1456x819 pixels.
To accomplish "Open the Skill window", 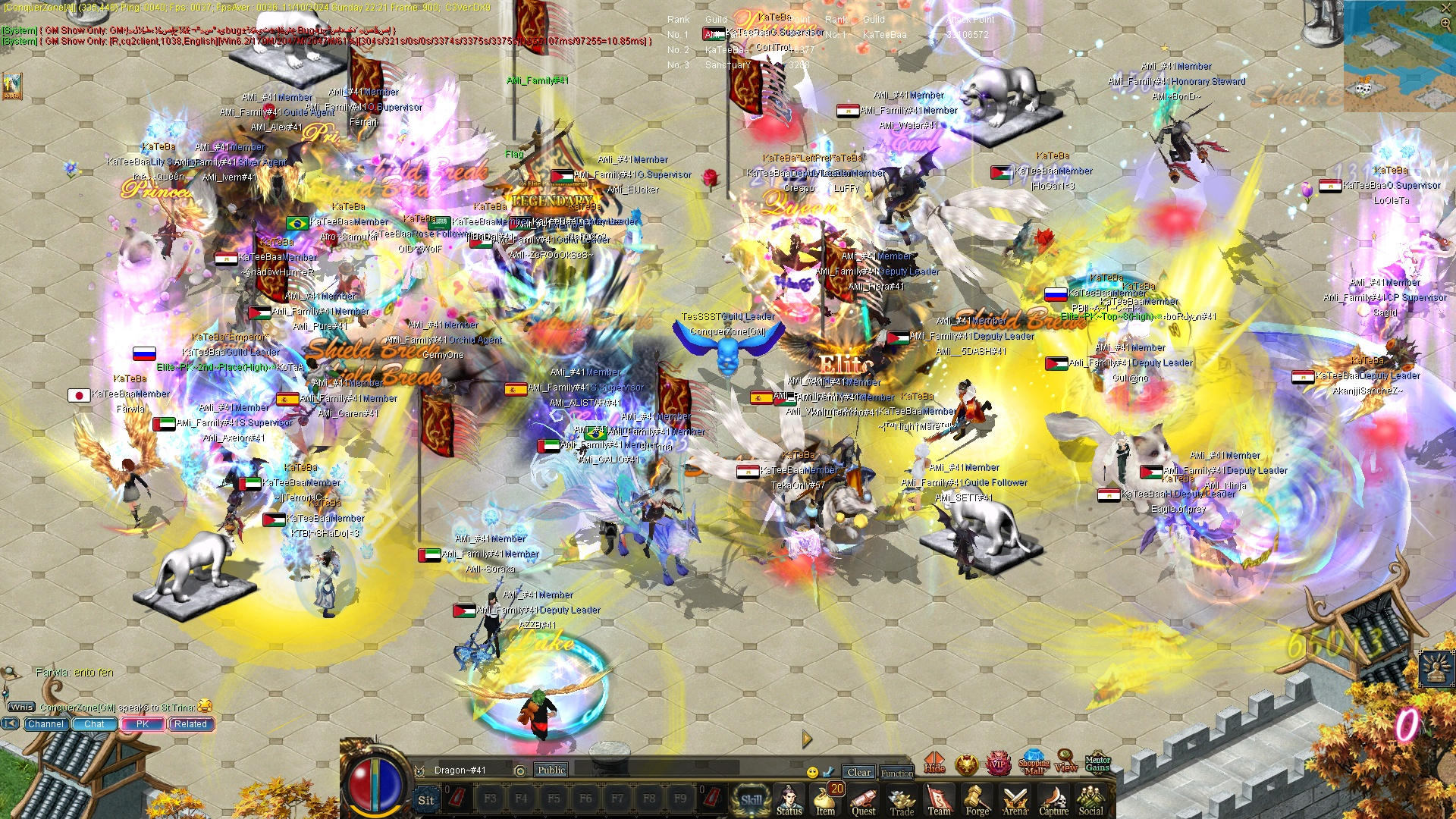I will pyautogui.click(x=751, y=798).
